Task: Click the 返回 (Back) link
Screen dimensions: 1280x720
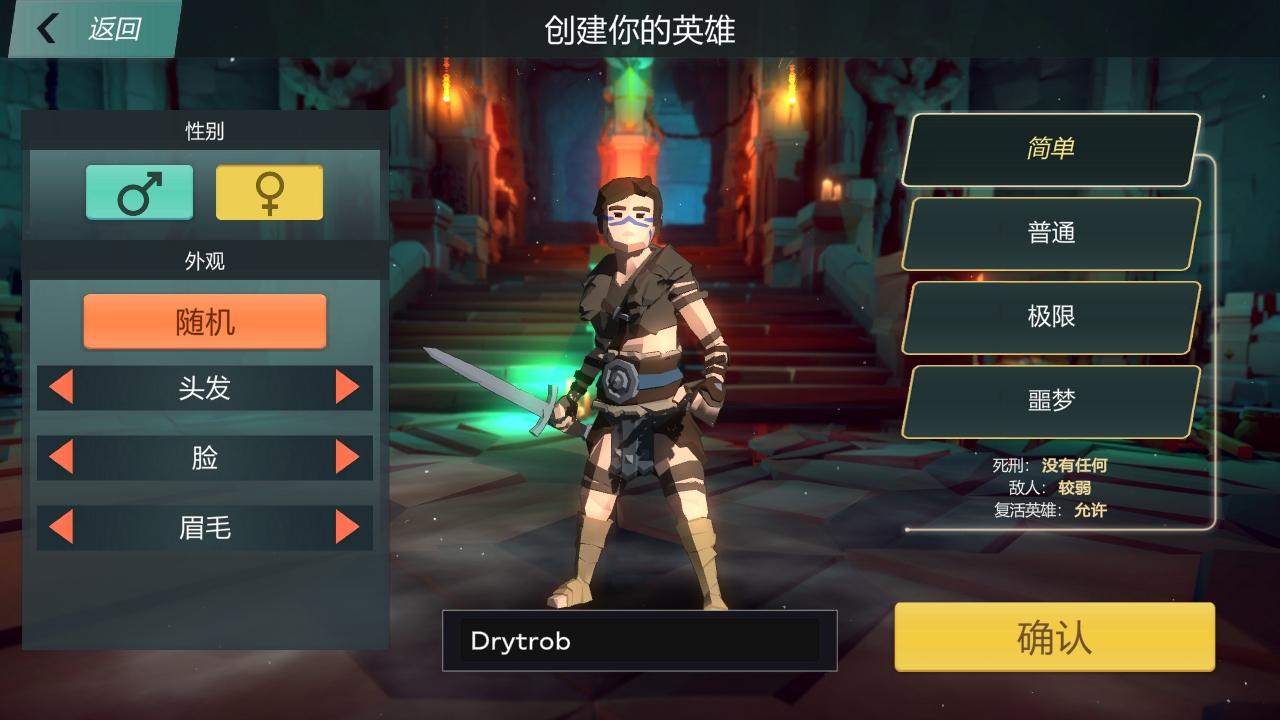Action: (113, 28)
